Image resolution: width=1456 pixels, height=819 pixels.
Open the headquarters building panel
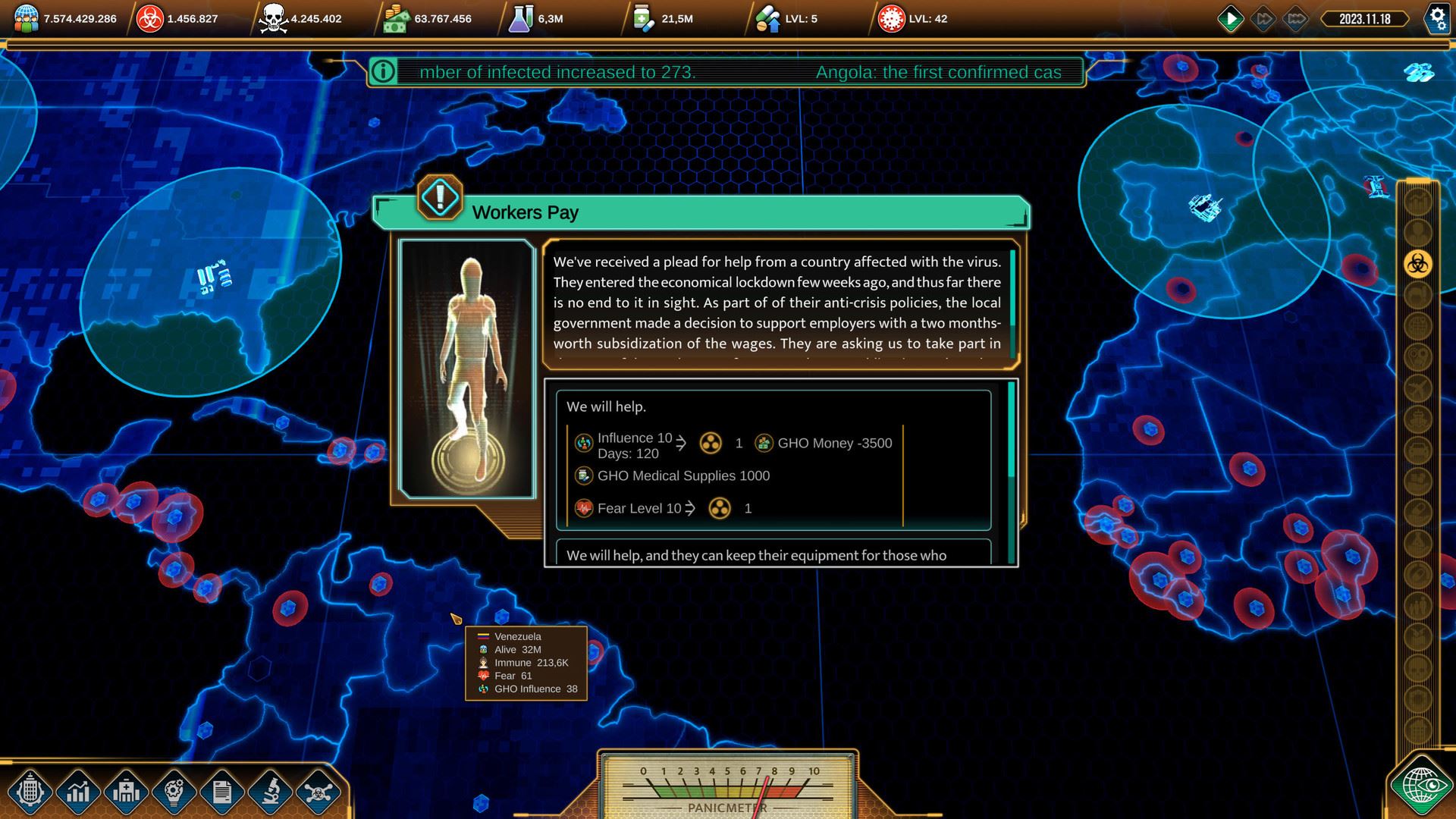(x=30, y=792)
